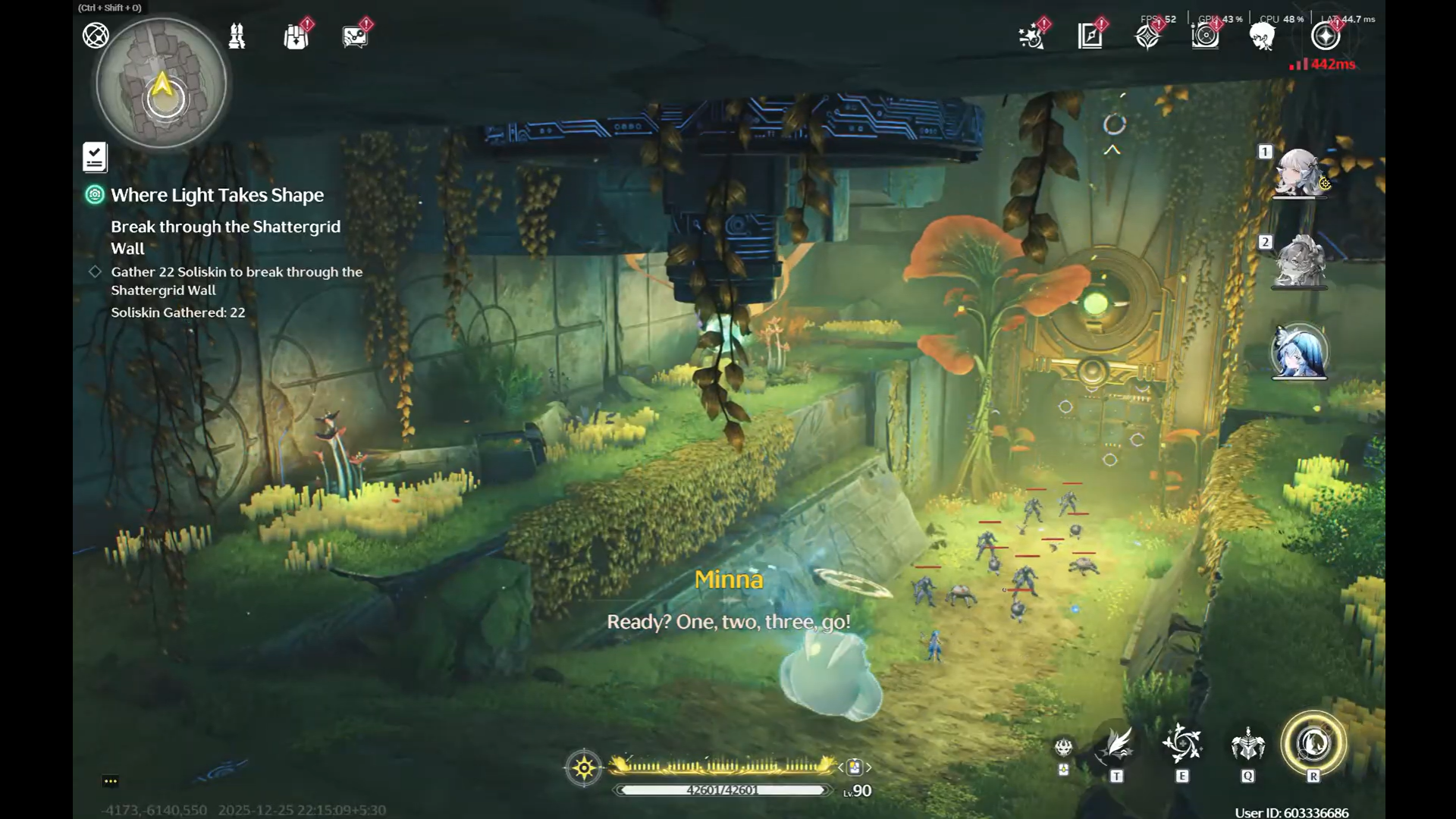Viewport: 1456px width, 819px height.
Task: Activate the feather utility skill
Action: coord(1117,745)
